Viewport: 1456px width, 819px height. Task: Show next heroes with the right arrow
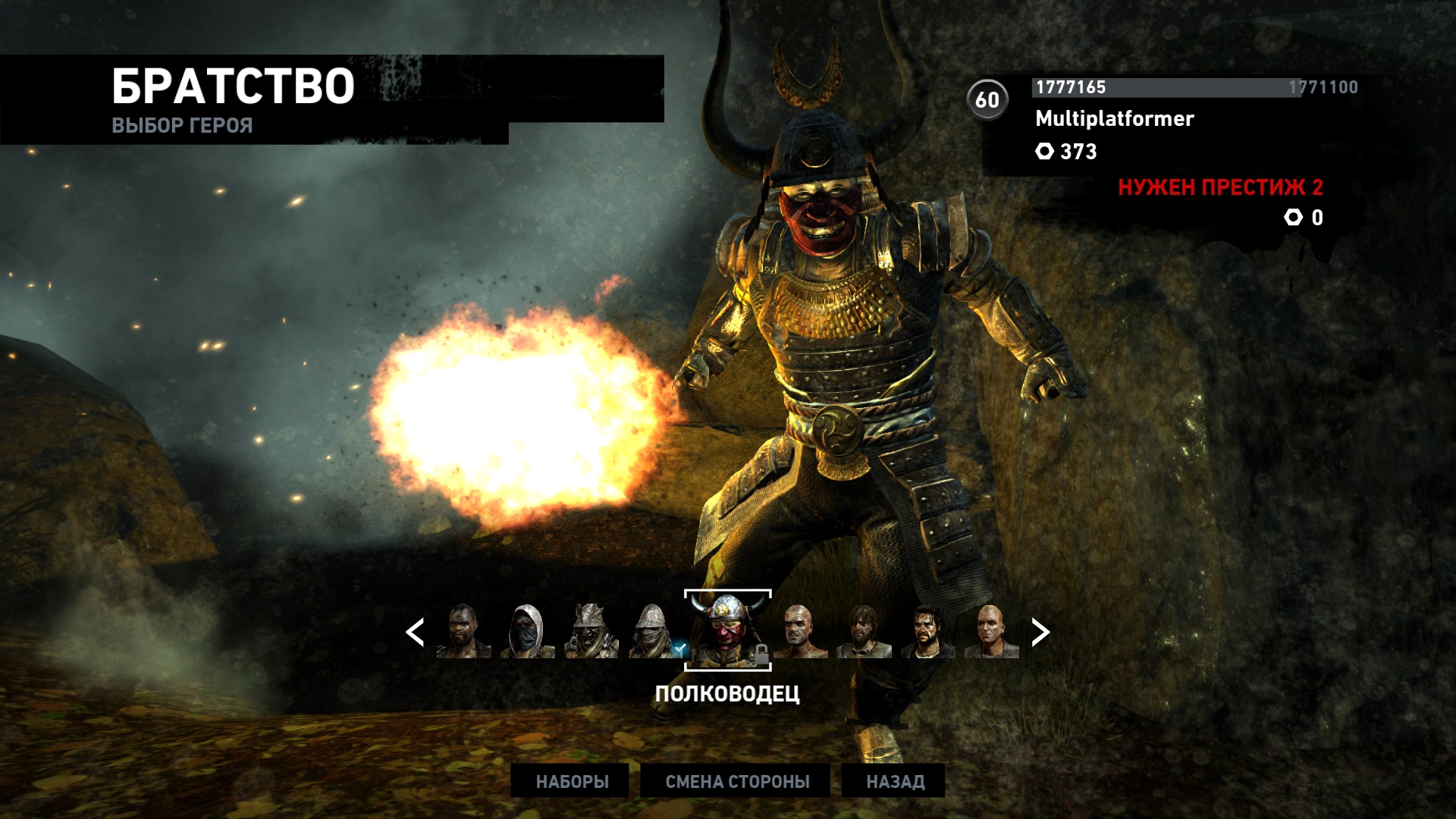[1040, 632]
